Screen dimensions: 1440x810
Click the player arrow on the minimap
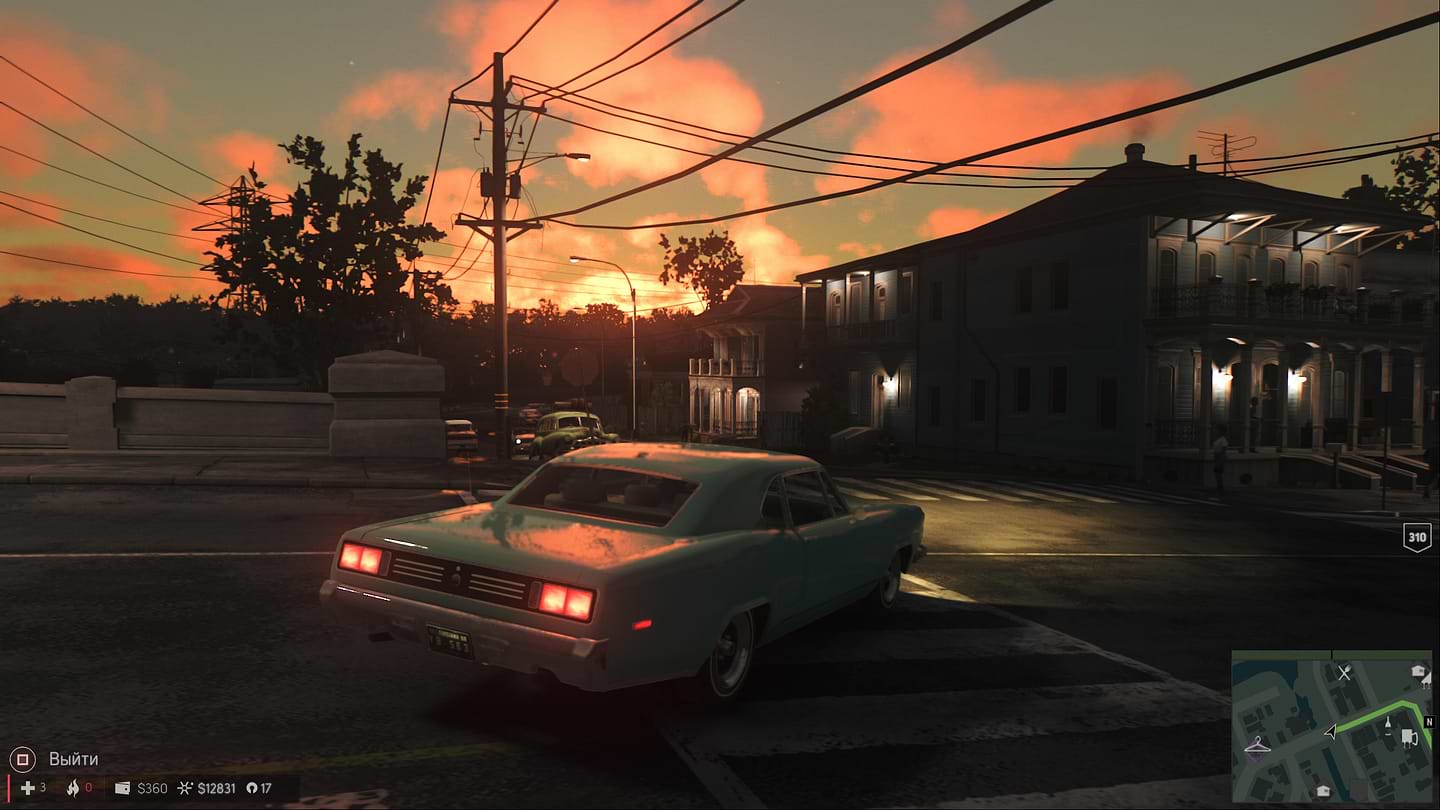(1330, 732)
